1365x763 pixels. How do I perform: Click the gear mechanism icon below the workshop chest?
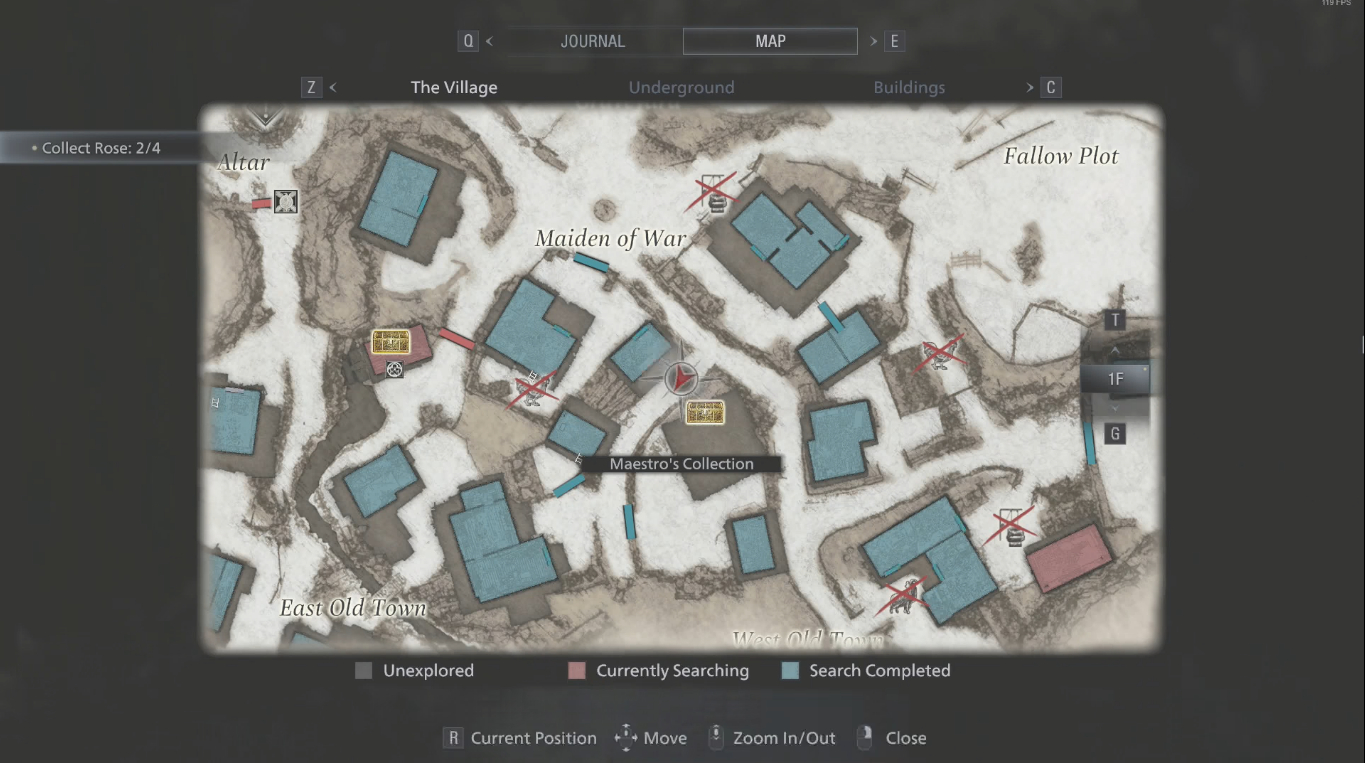pyautogui.click(x=393, y=369)
